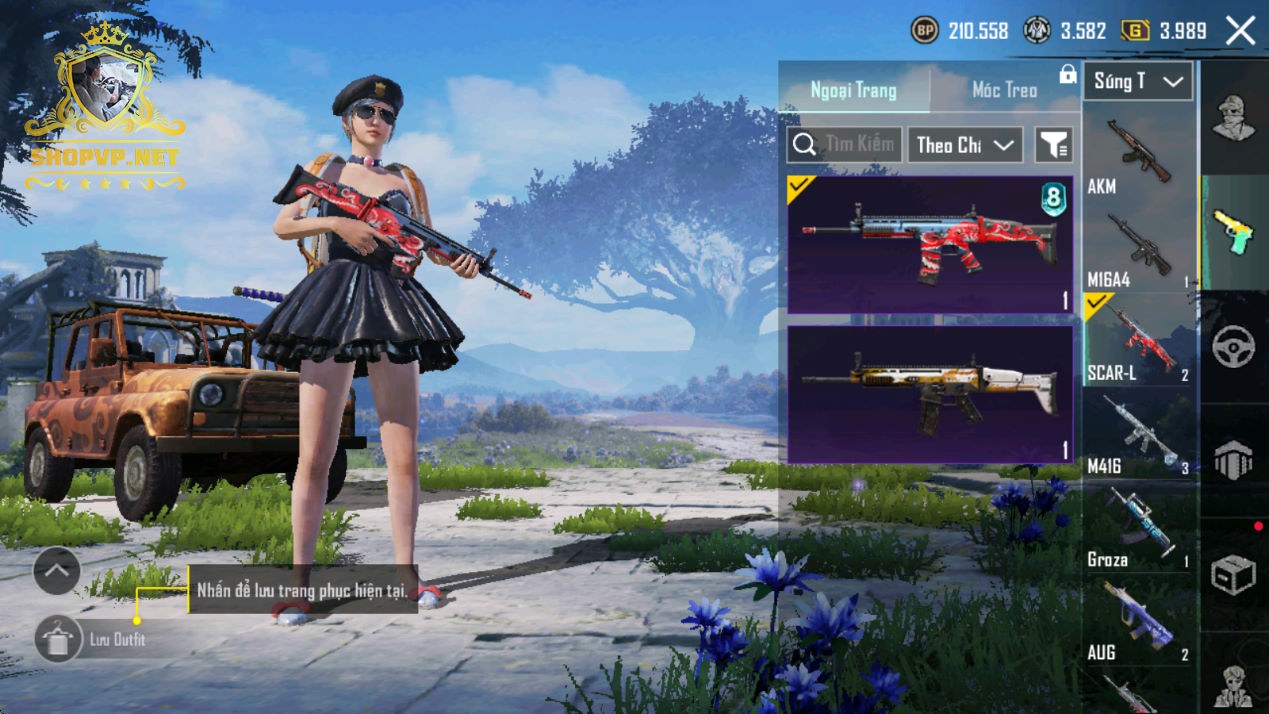Open the Theo Chí sort dropdown
The width and height of the screenshot is (1269, 714).
click(x=964, y=145)
